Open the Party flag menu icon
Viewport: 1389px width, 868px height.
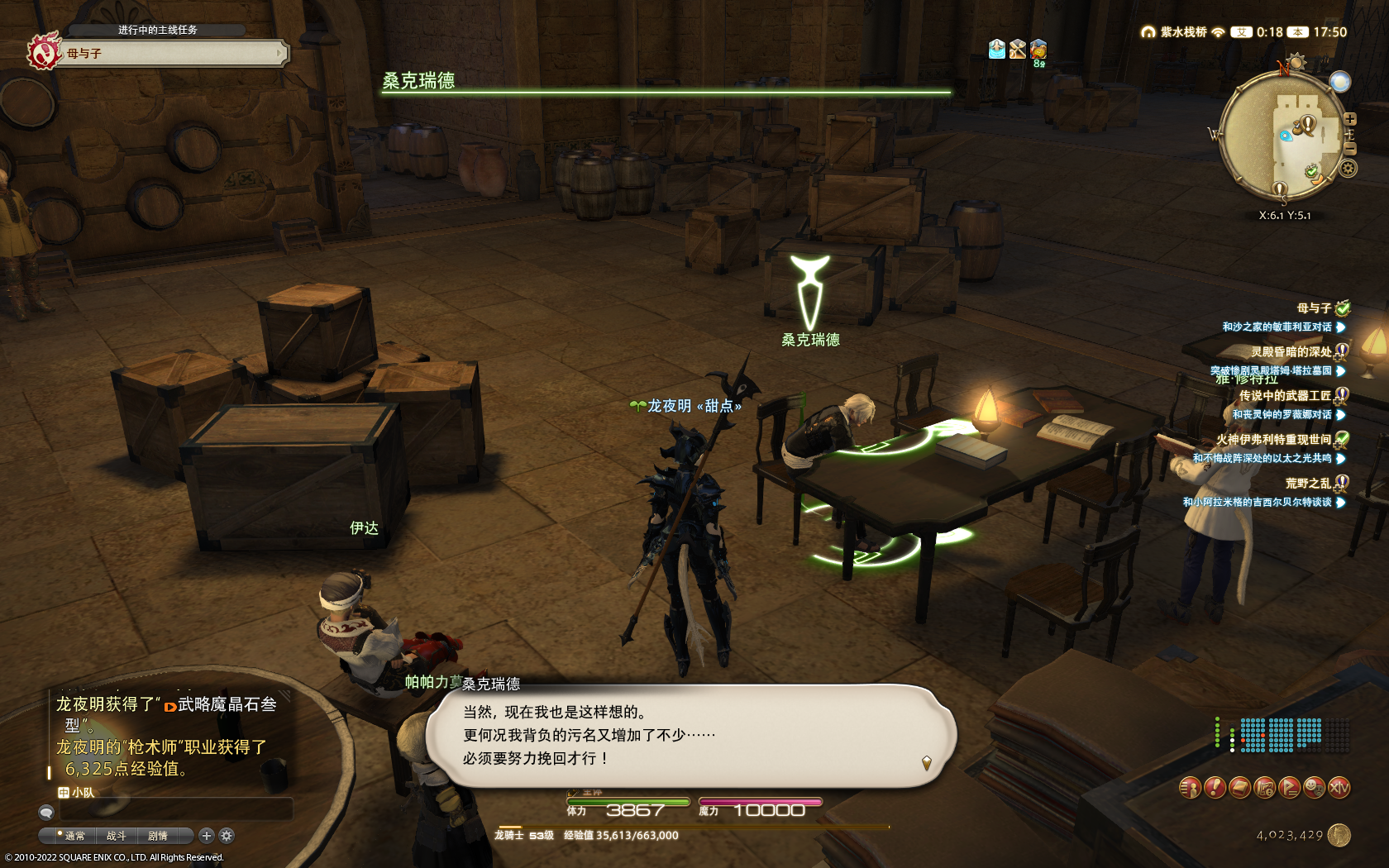click(1289, 788)
